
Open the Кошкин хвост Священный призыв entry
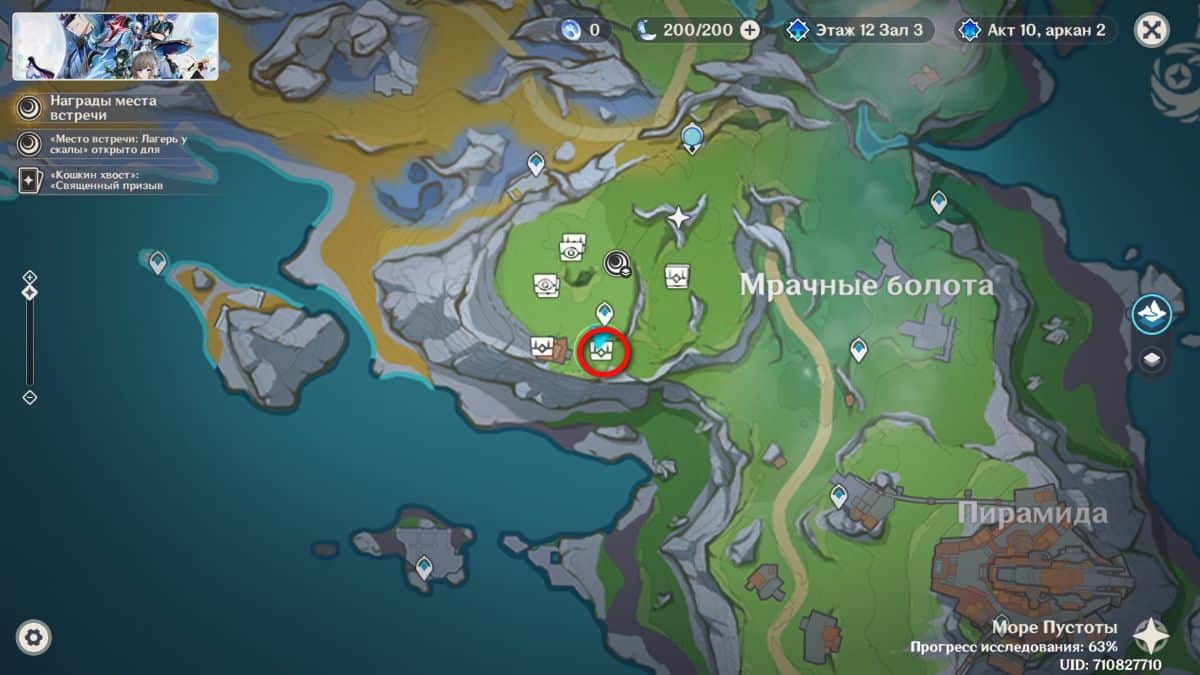(95, 179)
